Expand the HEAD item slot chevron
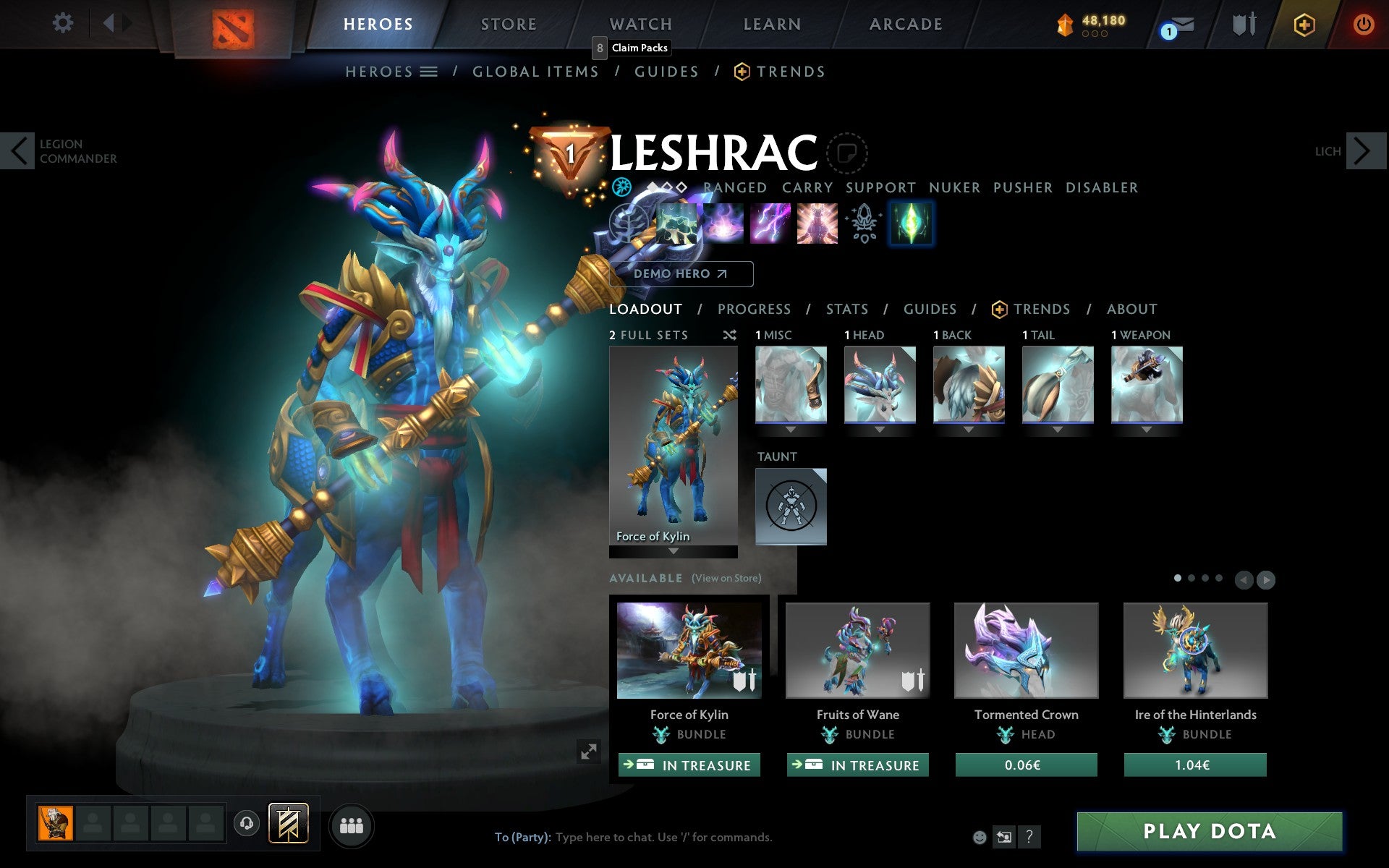The image size is (1389, 868). tap(880, 428)
